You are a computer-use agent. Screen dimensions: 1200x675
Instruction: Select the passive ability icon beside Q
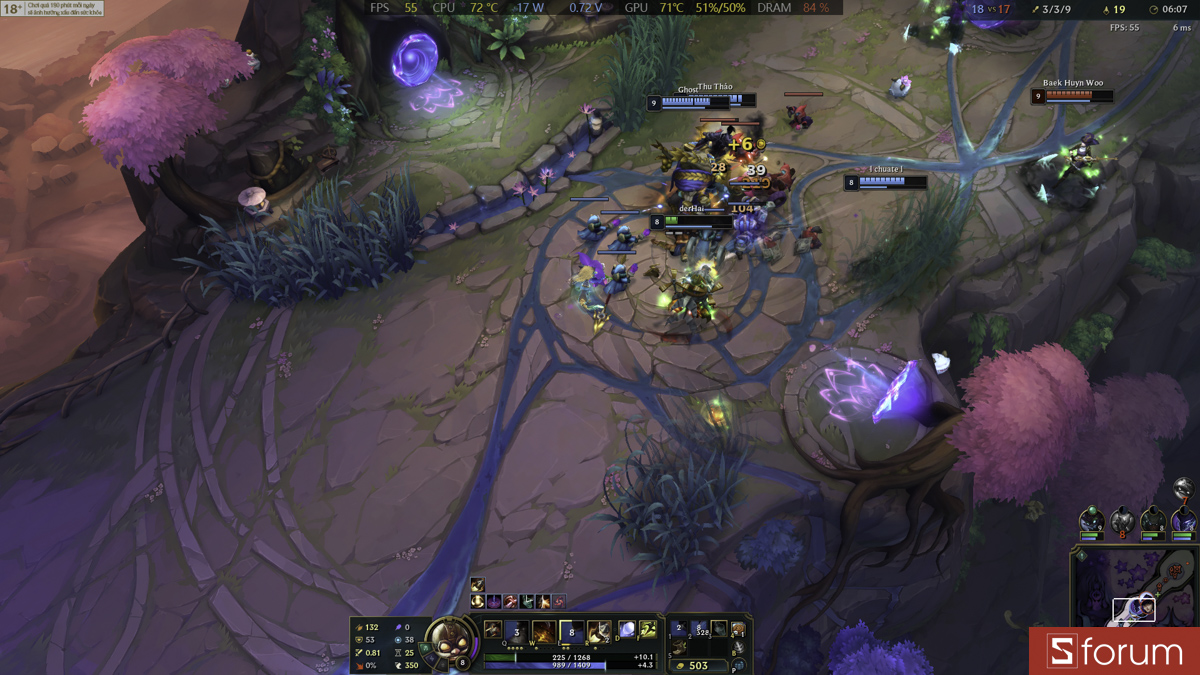click(493, 629)
